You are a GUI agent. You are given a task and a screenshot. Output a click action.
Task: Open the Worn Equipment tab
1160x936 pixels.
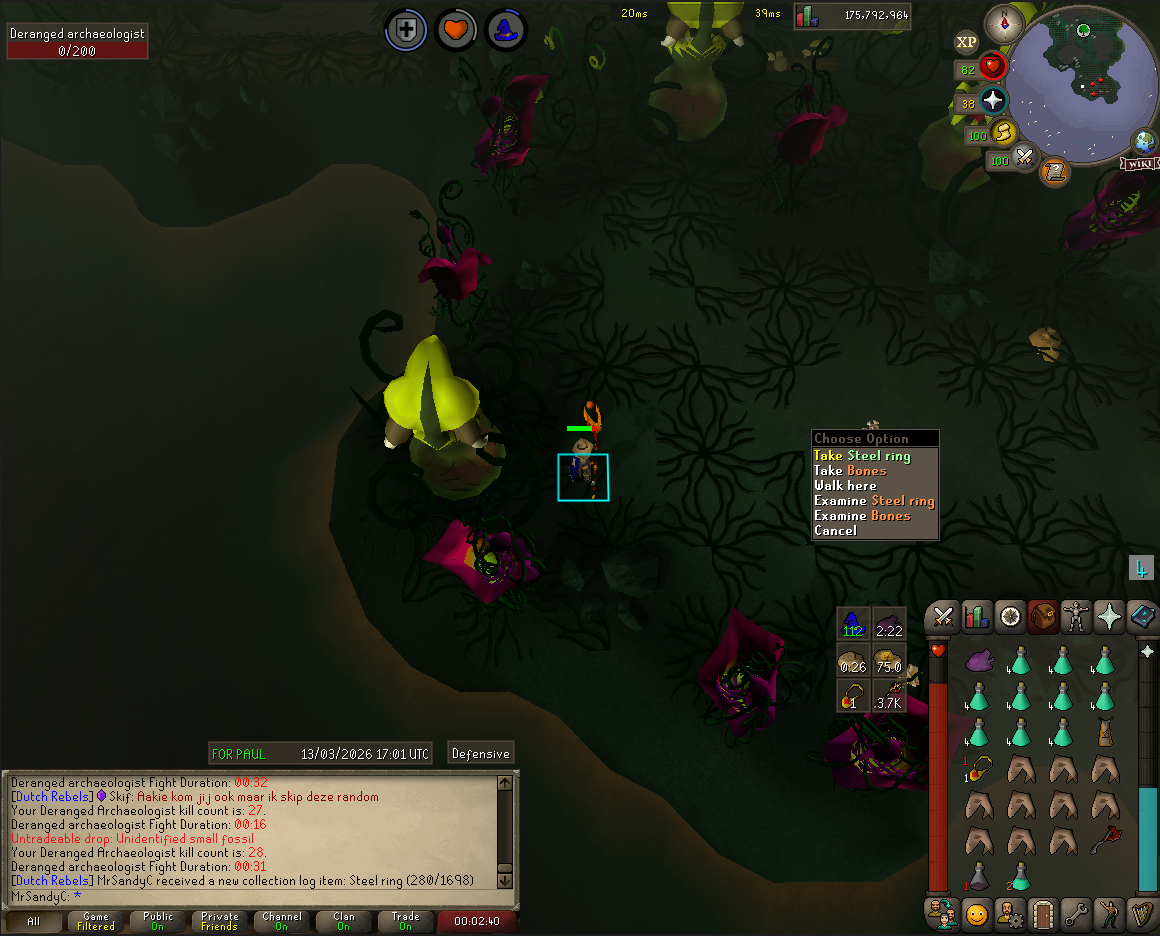1076,617
